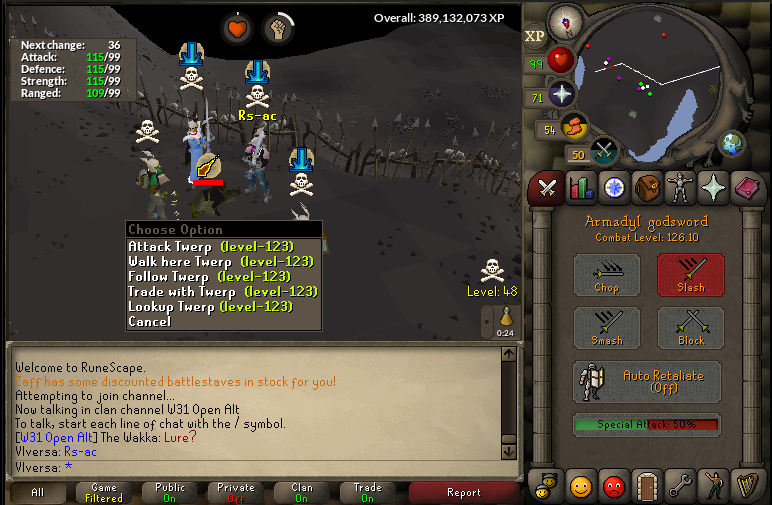The width and height of the screenshot is (772, 505).
Task: Activate the Special Attack bar
Action: [647, 424]
